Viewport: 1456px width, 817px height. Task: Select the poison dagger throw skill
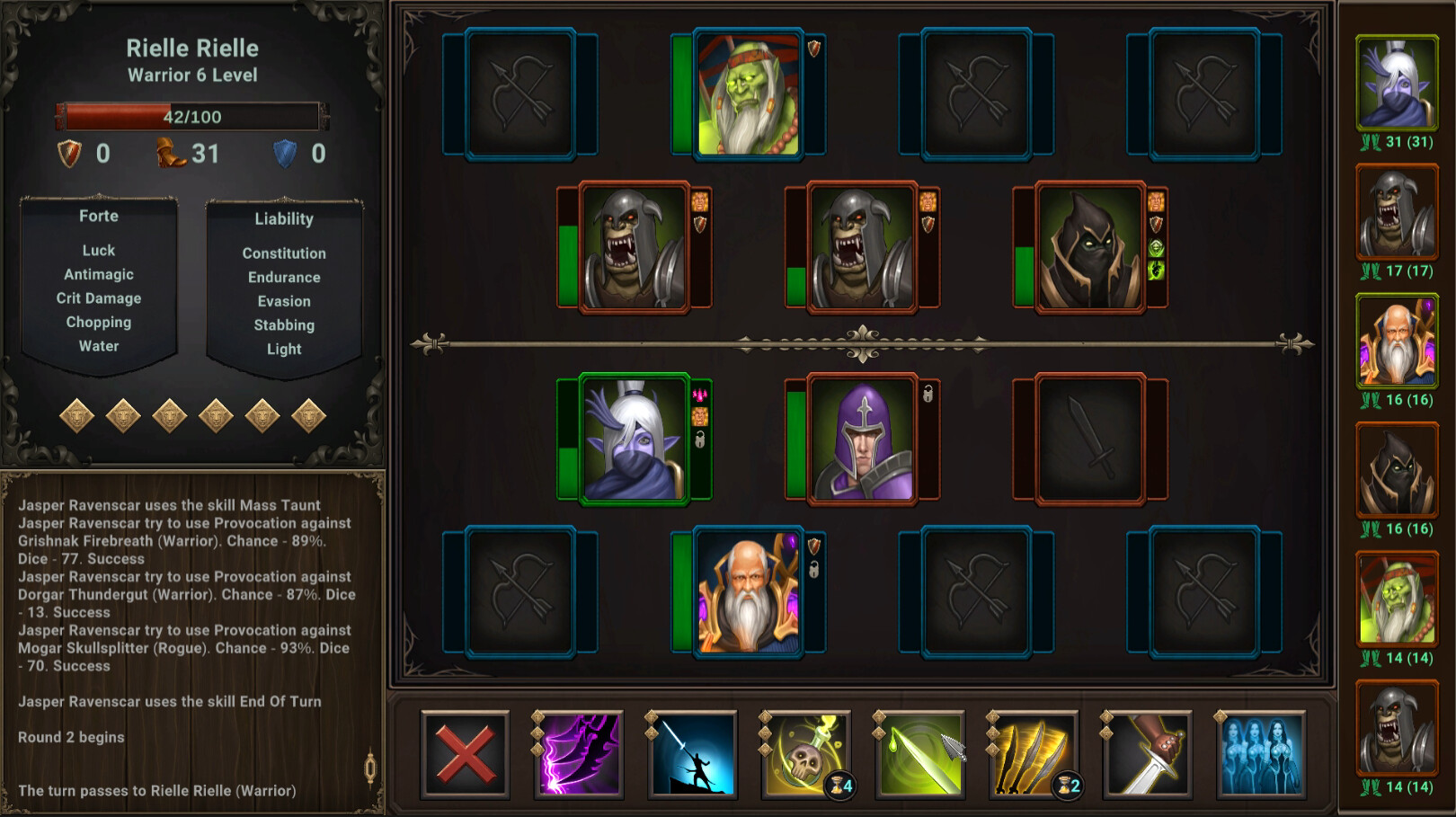(x=921, y=753)
